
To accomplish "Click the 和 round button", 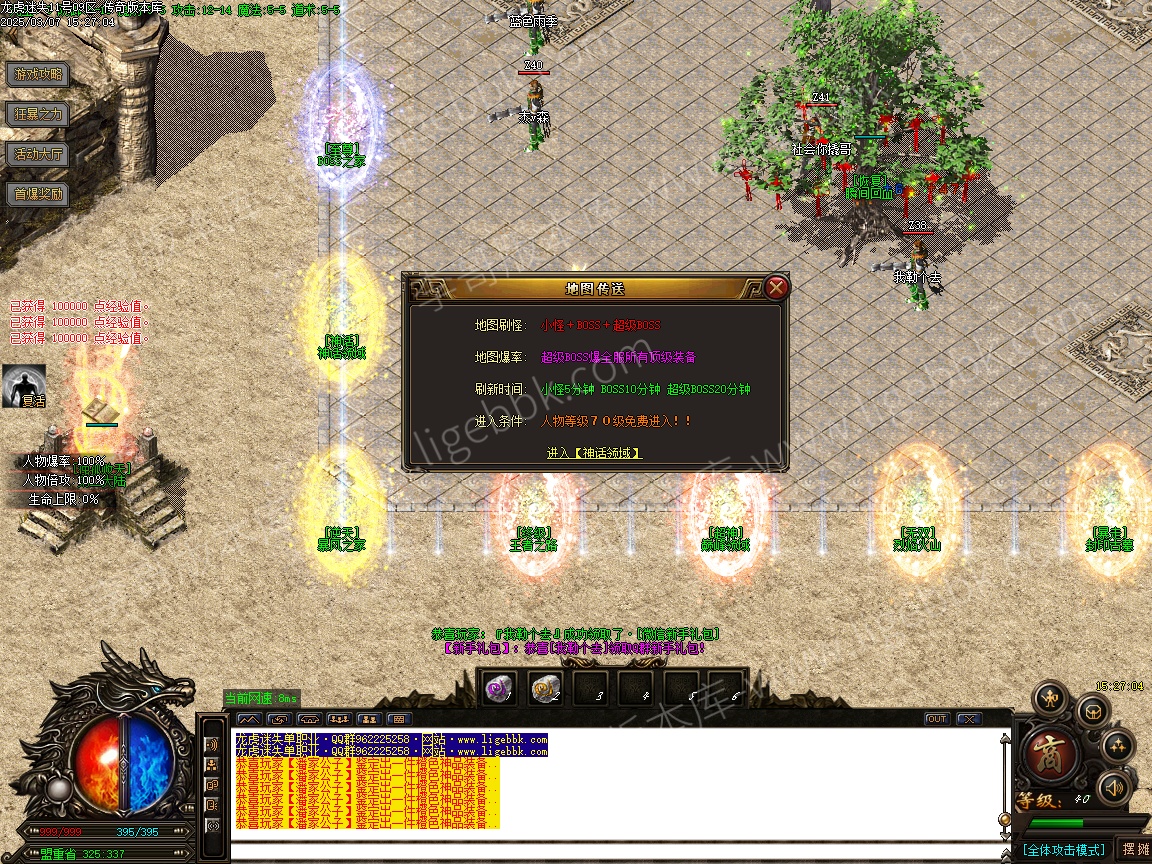I will (x=1050, y=697).
